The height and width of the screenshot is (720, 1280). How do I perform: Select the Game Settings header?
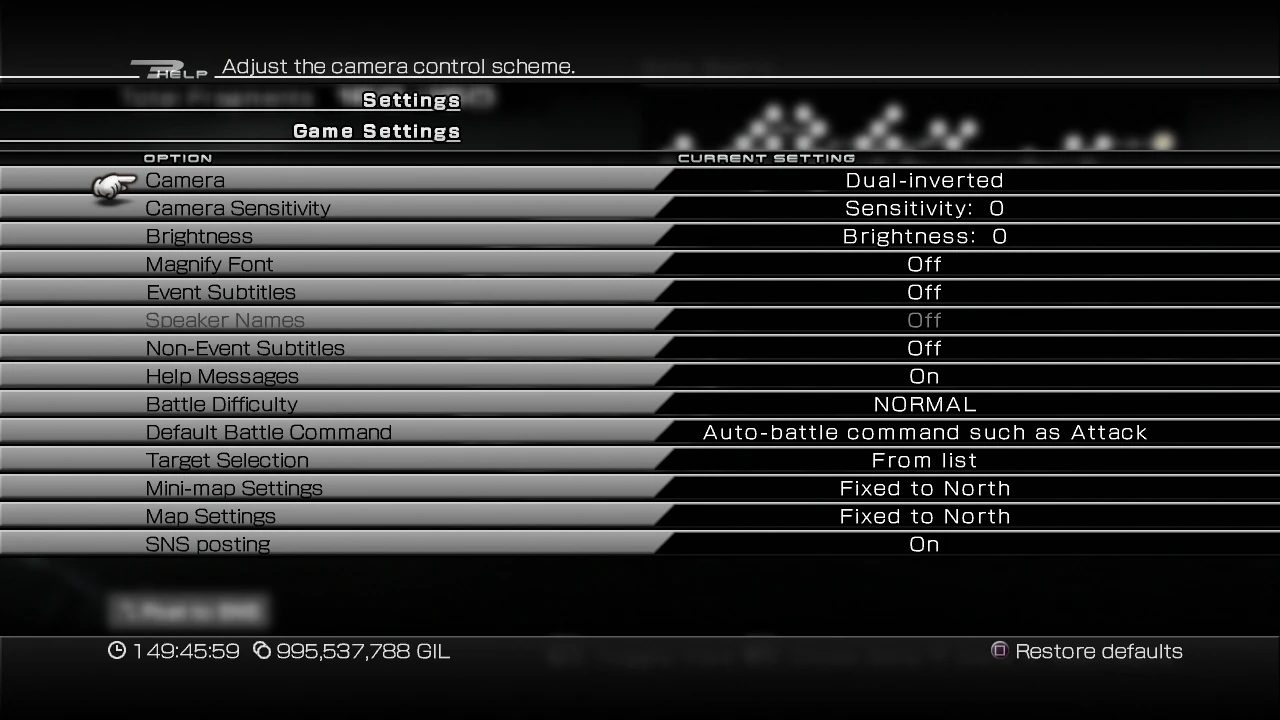(x=376, y=131)
